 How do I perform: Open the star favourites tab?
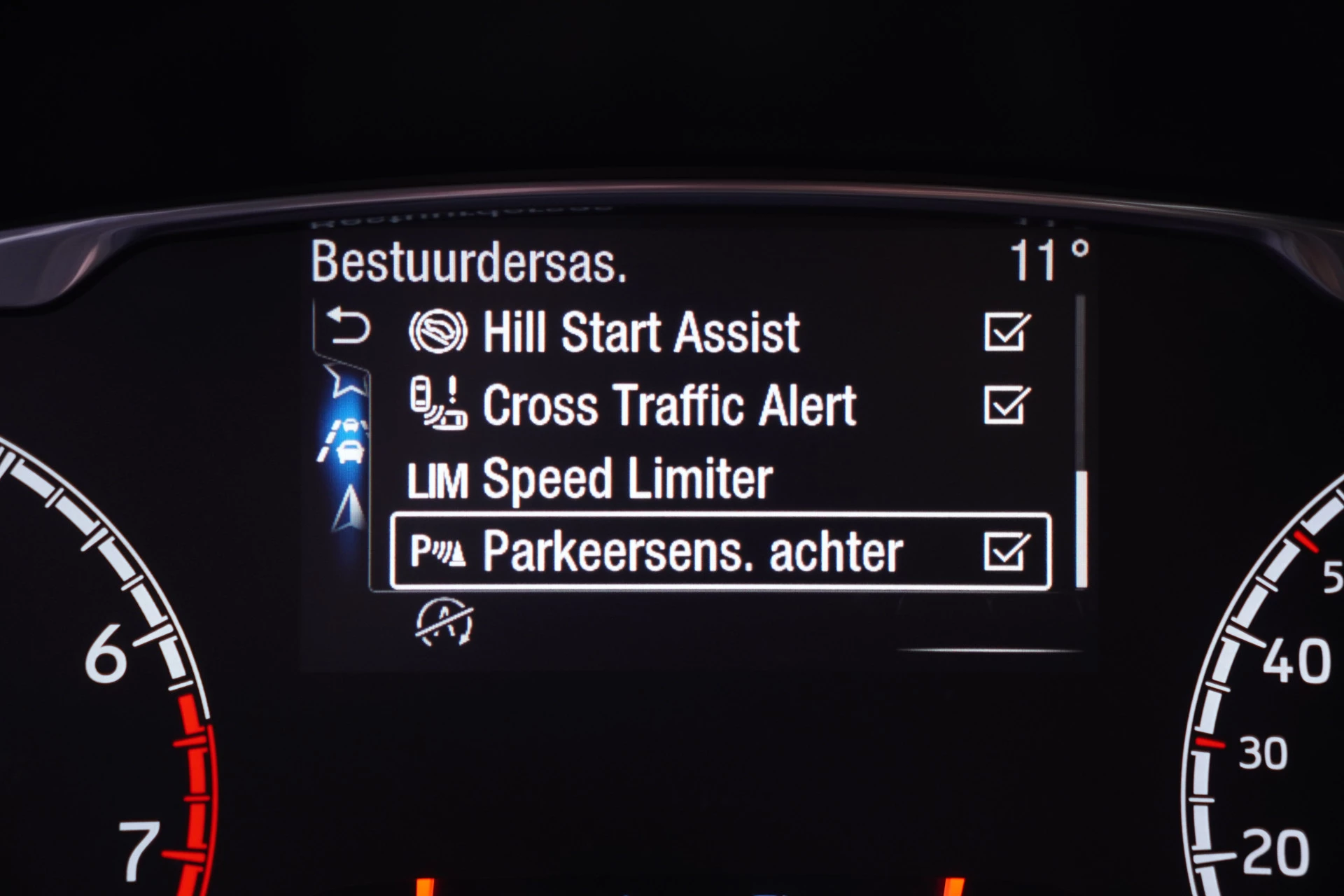tap(346, 381)
